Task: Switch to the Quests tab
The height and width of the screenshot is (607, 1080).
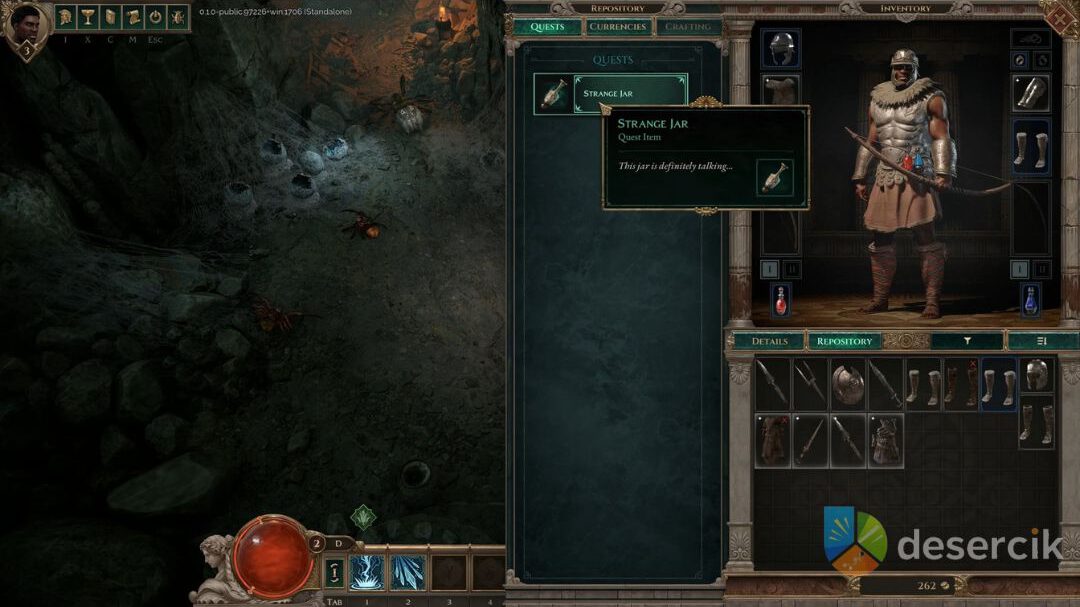Action: click(x=547, y=27)
